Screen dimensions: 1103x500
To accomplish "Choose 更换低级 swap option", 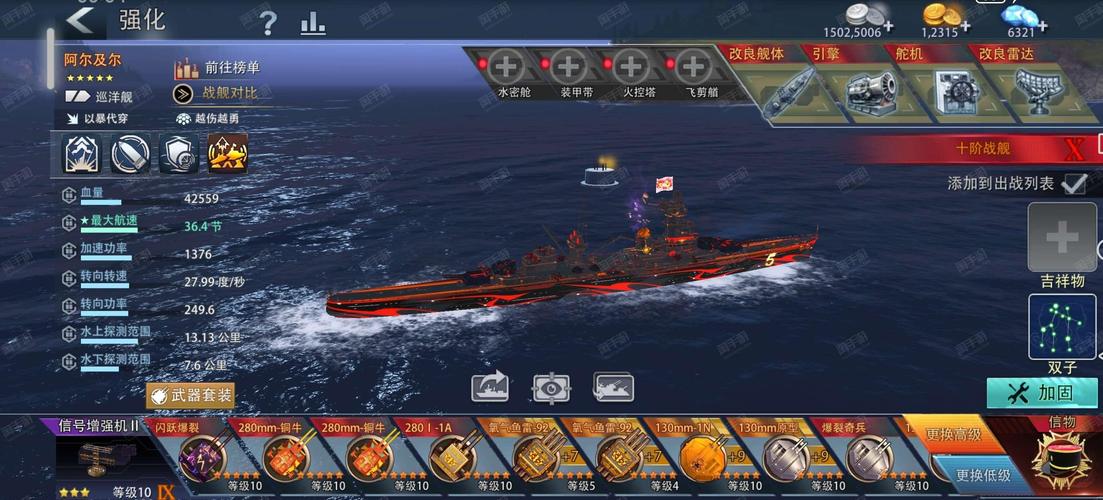I will click(x=982, y=475).
